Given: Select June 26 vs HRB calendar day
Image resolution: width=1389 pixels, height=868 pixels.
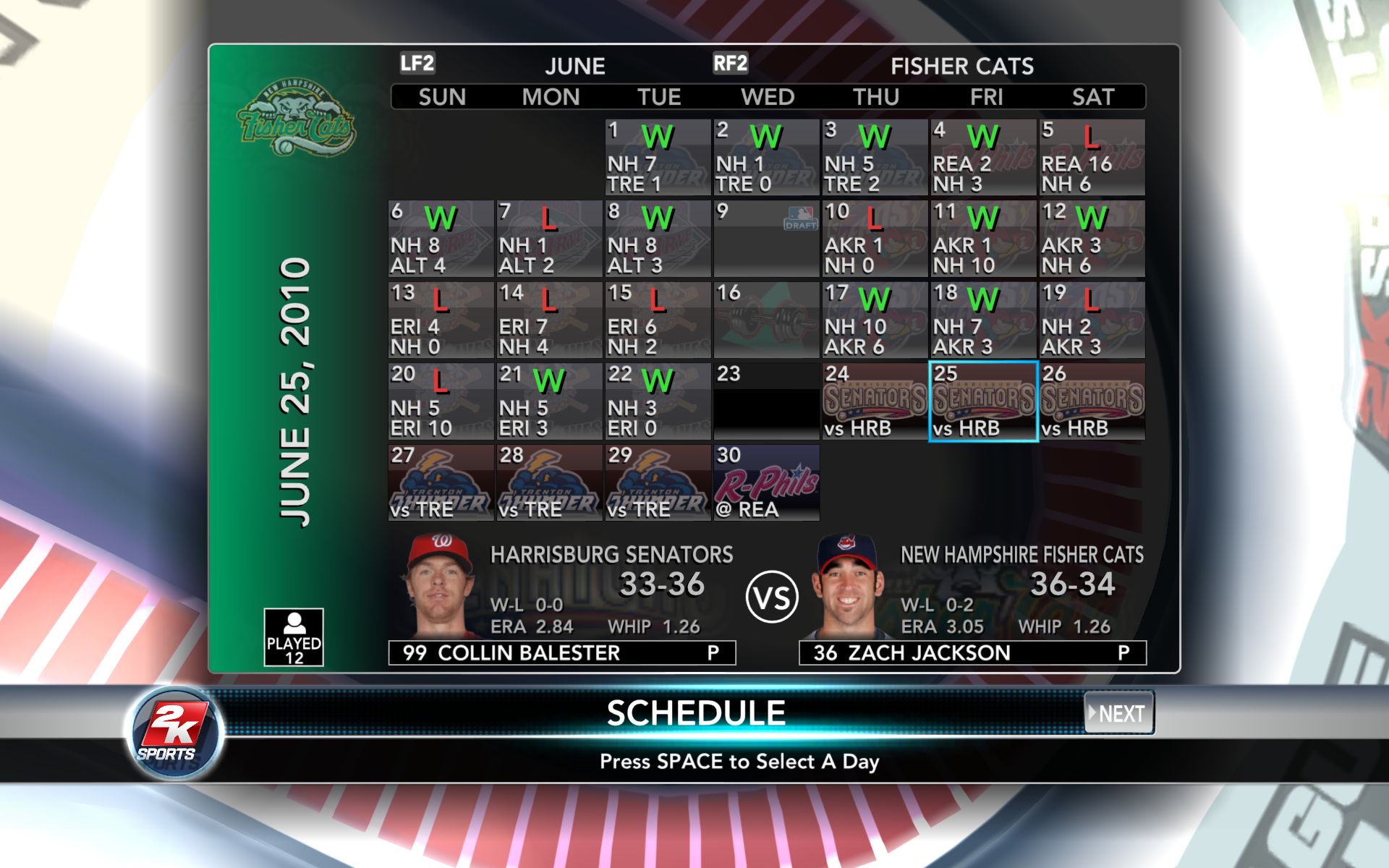Looking at the screenshot, I should [x=1092, y=402].
